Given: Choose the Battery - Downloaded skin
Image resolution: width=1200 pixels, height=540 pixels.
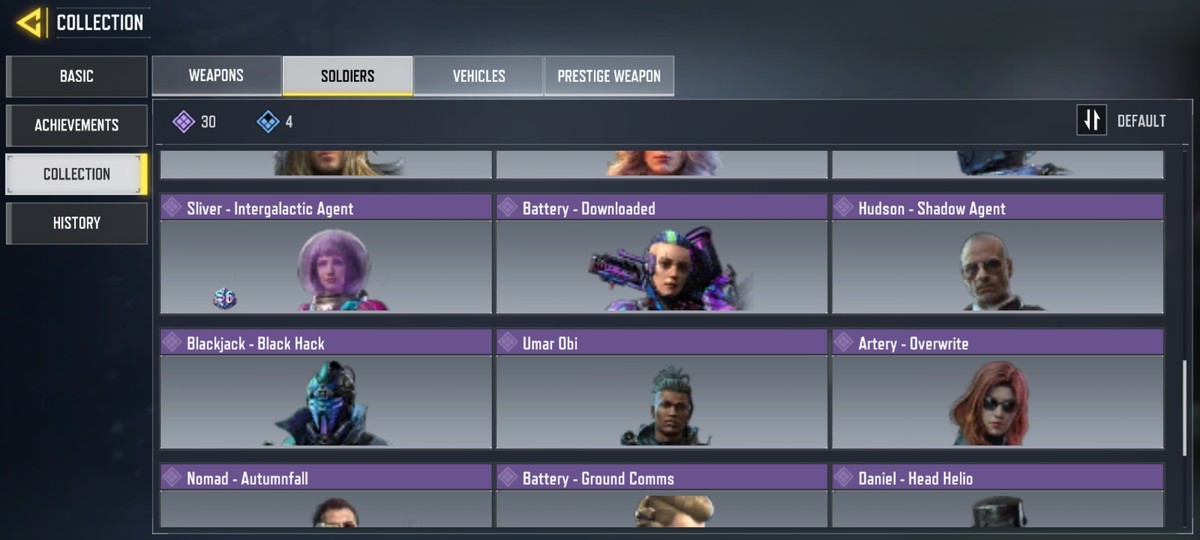Looking at the screenshot, I should (662, 255).
